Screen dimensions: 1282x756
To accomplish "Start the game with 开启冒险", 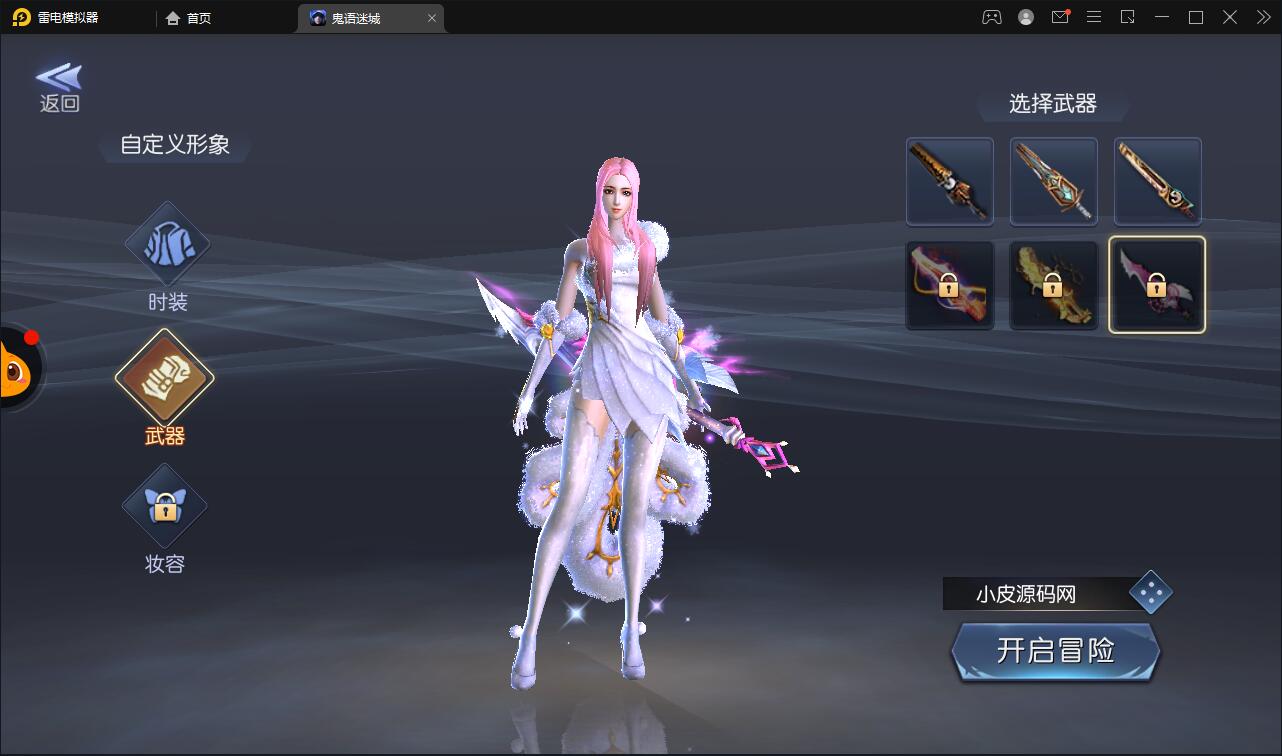I will click(1055, 651).
